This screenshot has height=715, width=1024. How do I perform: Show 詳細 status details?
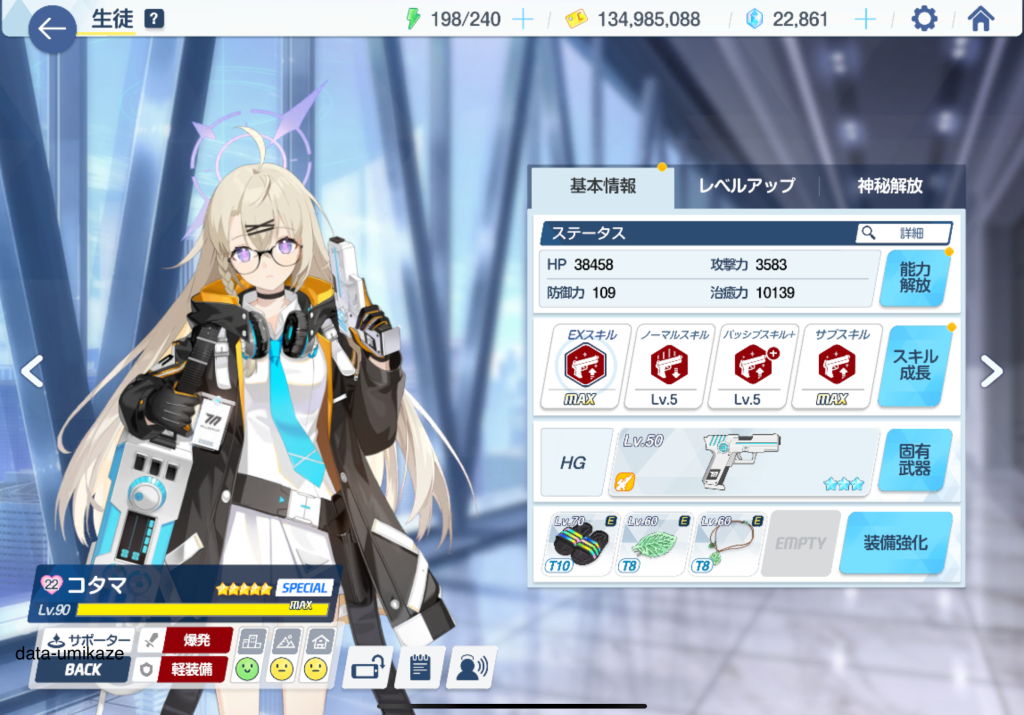click(x=903, y=233)
